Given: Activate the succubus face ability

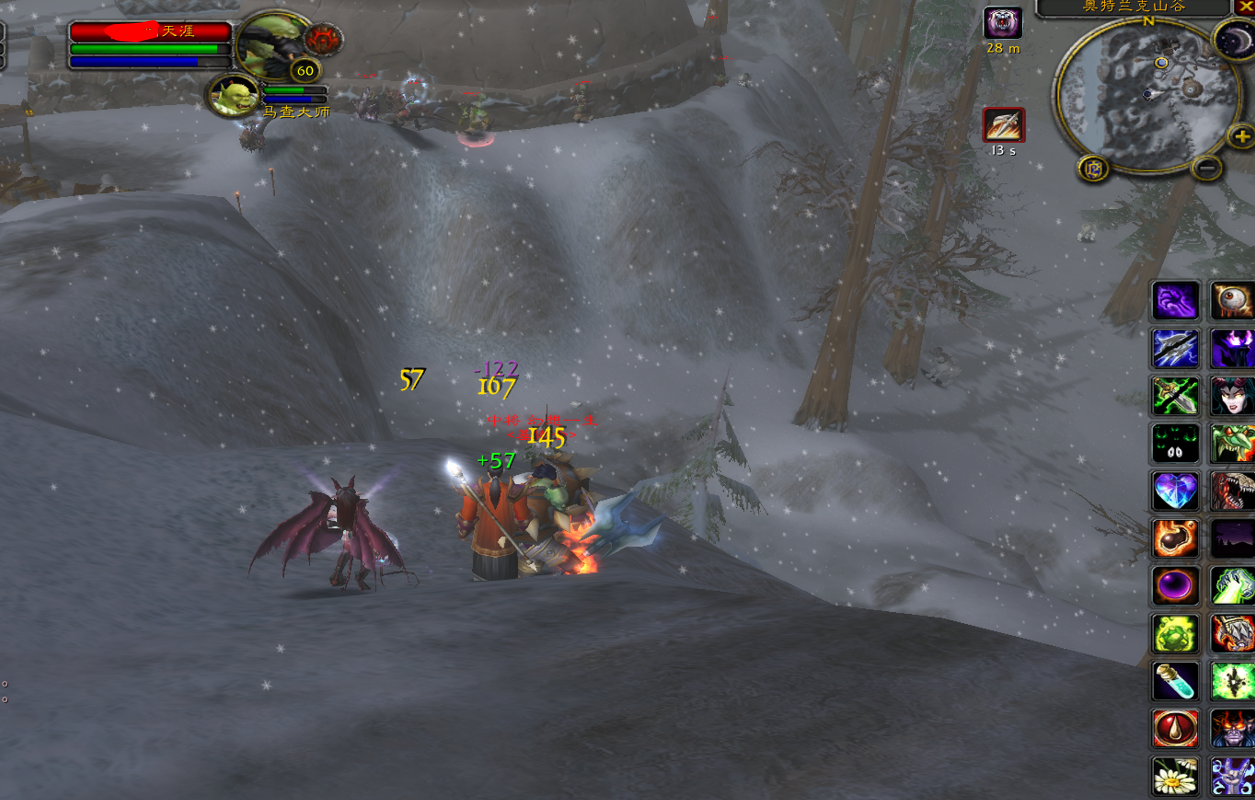Looking at the screenshot, I should pos(1231,396).
